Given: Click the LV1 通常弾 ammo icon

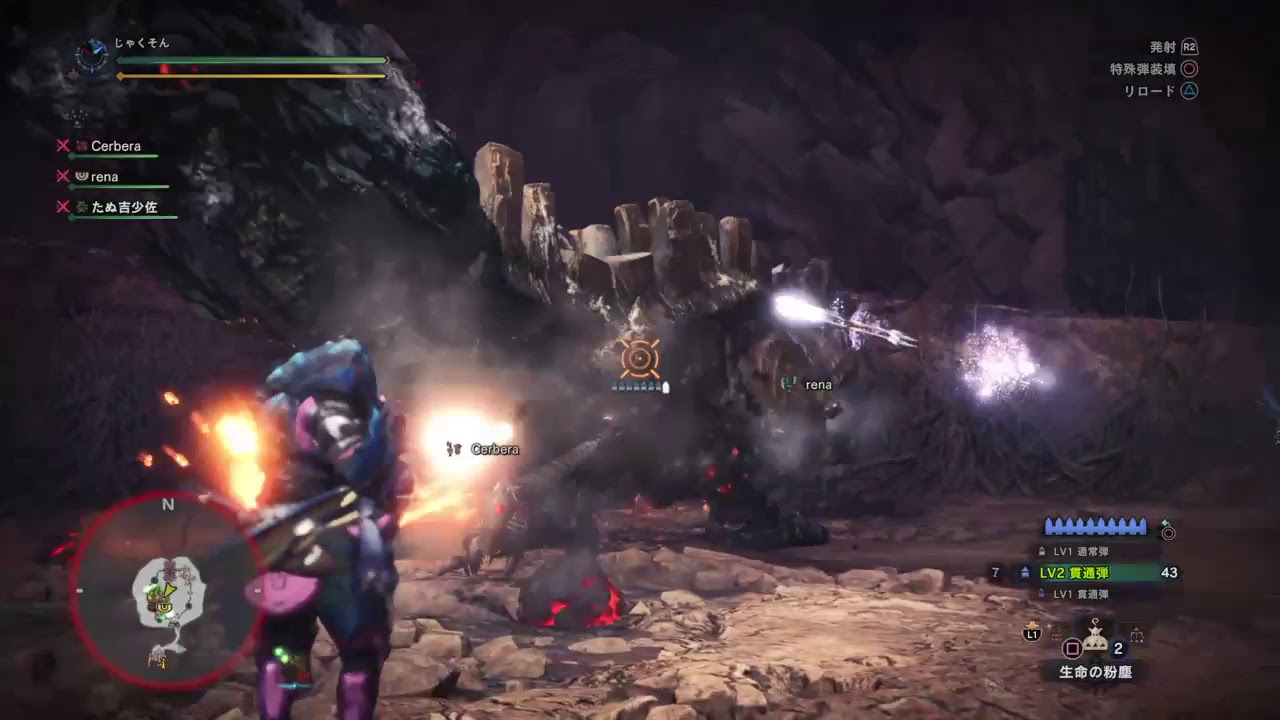Looking at the screenshot, I should (1042, 552).
